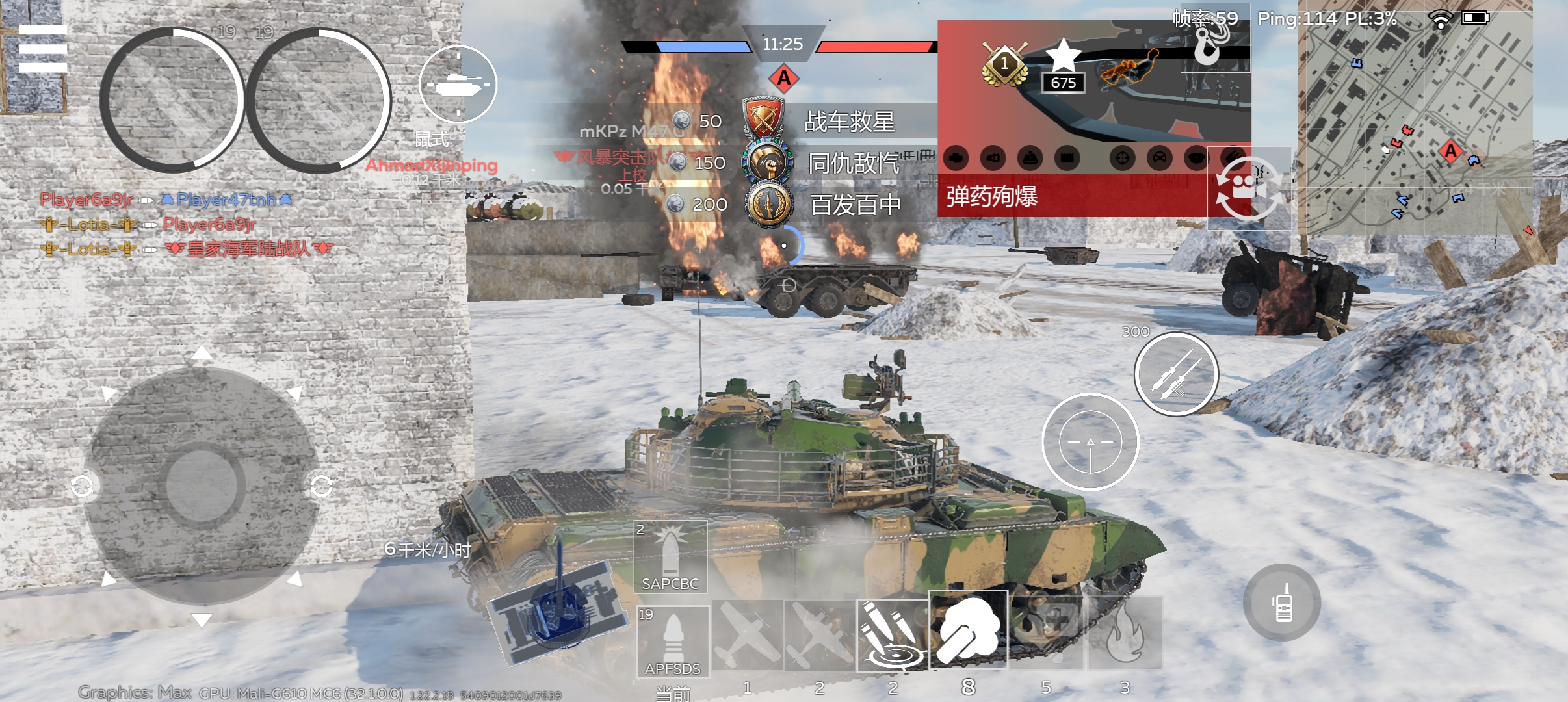
Task: Select the APFSDS shell slot
Action: (x=672, y=642)
